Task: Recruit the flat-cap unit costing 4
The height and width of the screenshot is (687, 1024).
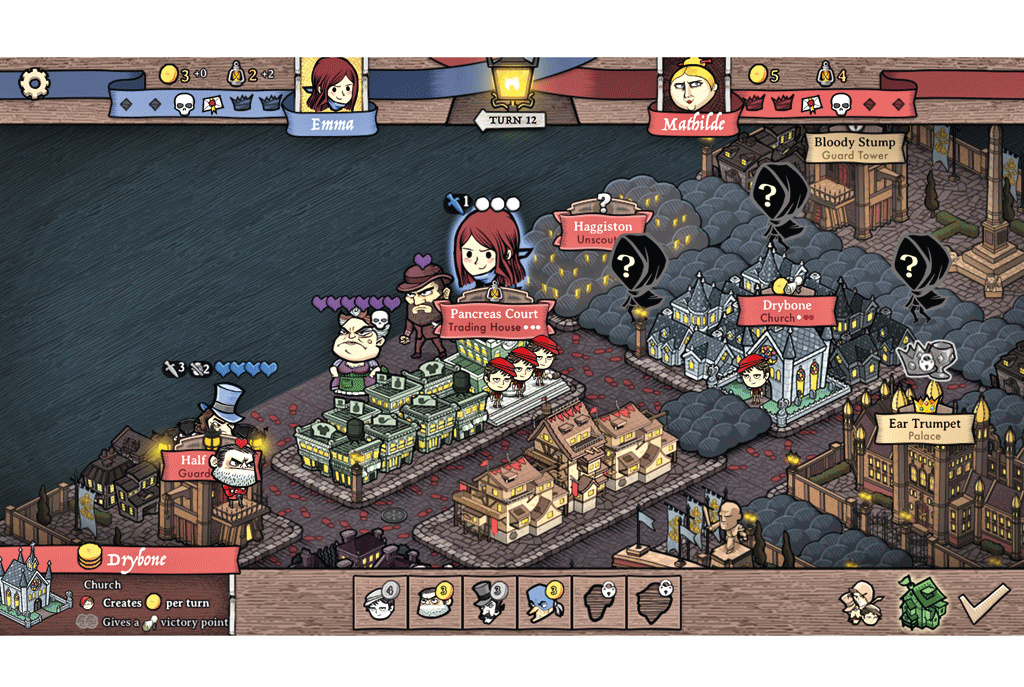Action: coord(380,602)
